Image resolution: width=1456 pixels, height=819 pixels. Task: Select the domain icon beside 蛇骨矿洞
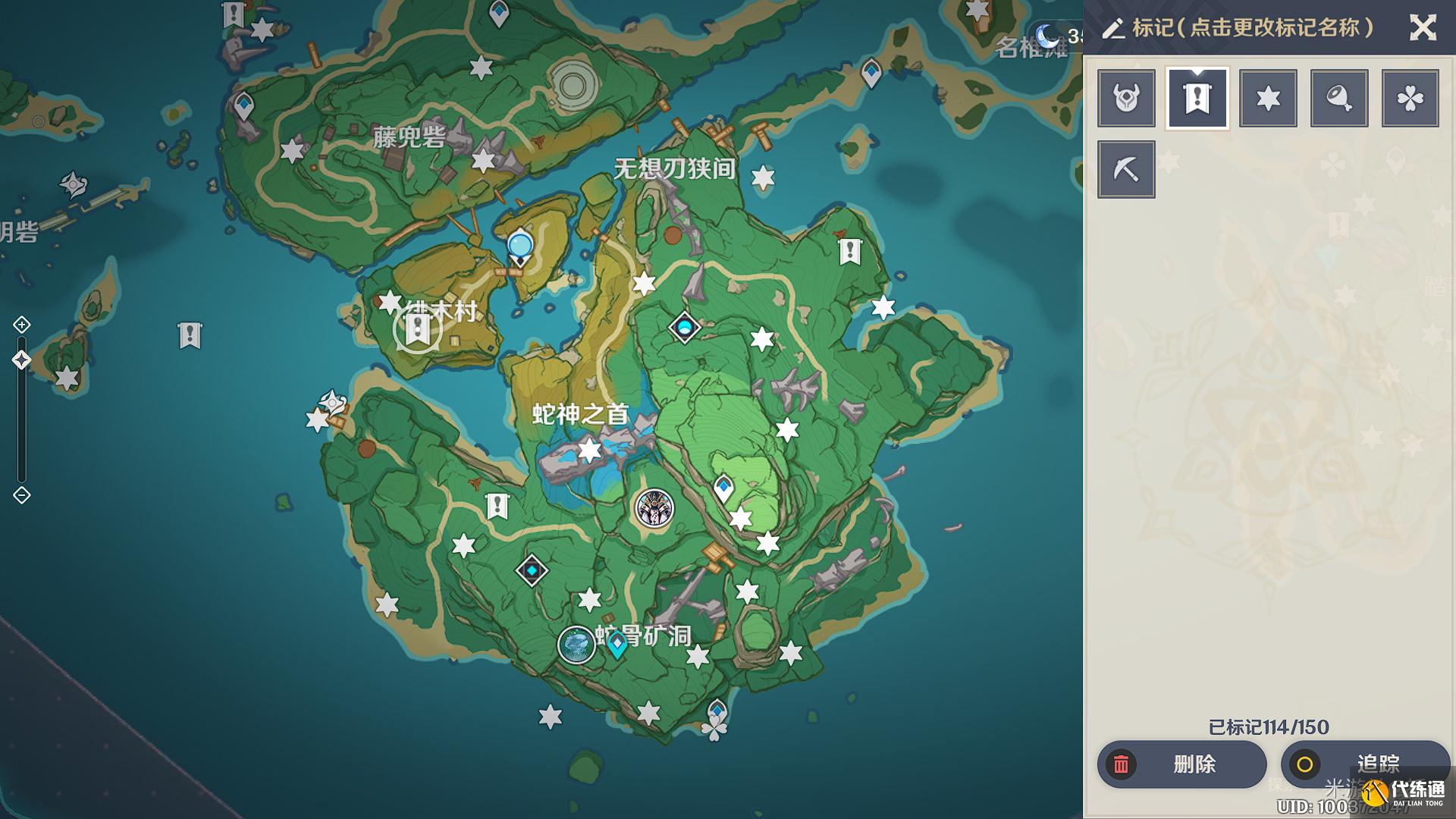tap(576, 645)
